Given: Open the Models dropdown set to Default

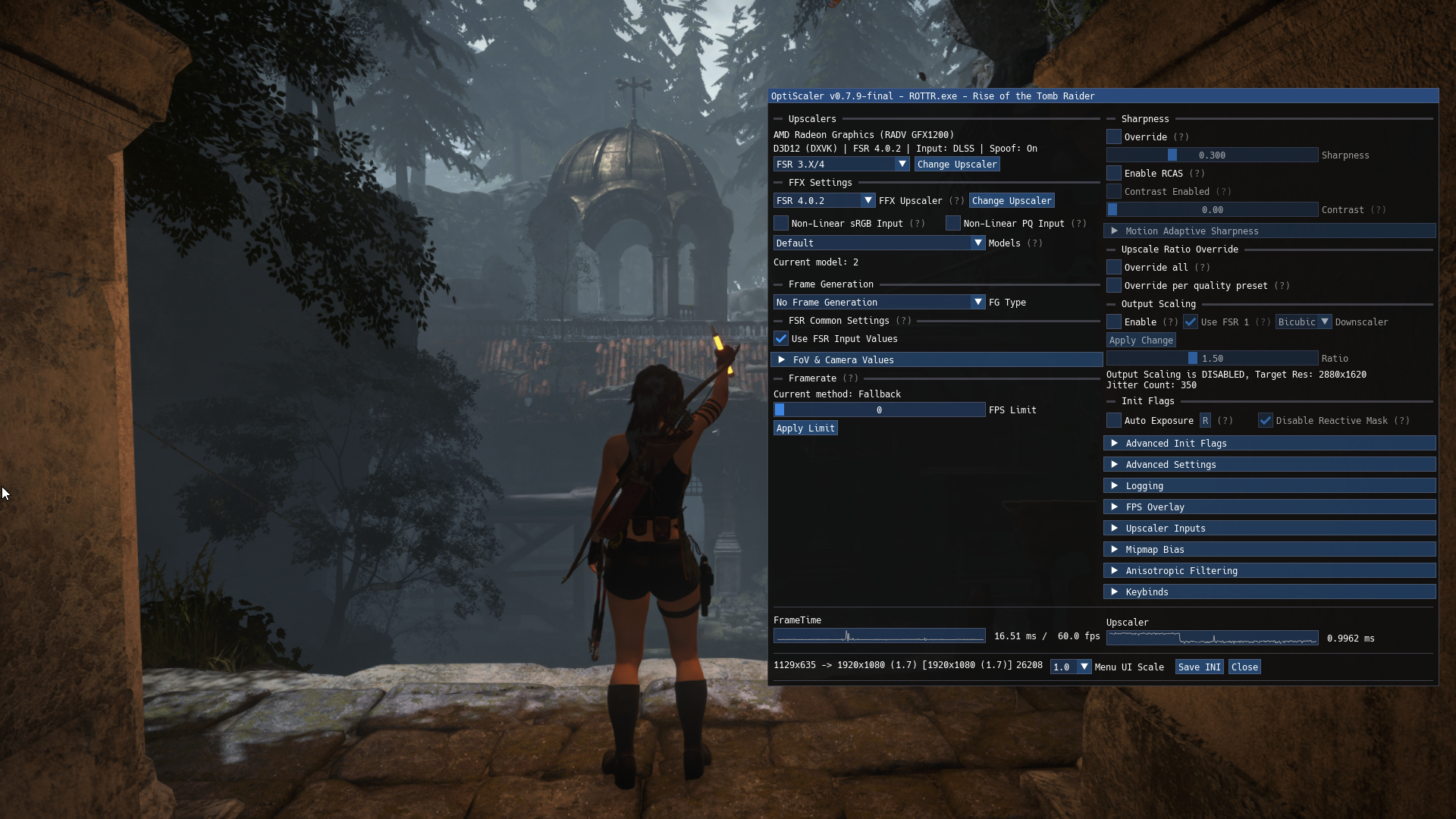Looking at the screenshot, I should [879, 243].
